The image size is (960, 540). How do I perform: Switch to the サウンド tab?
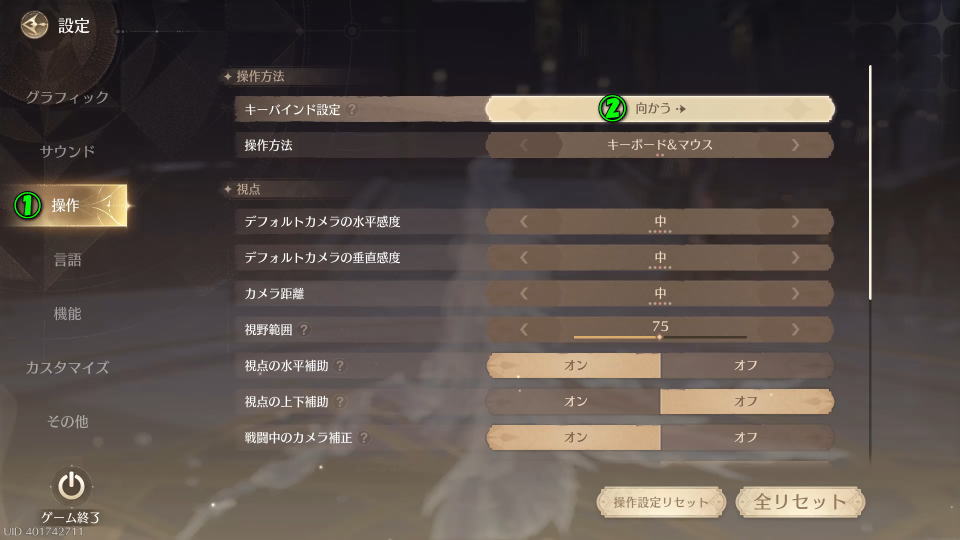67,151
